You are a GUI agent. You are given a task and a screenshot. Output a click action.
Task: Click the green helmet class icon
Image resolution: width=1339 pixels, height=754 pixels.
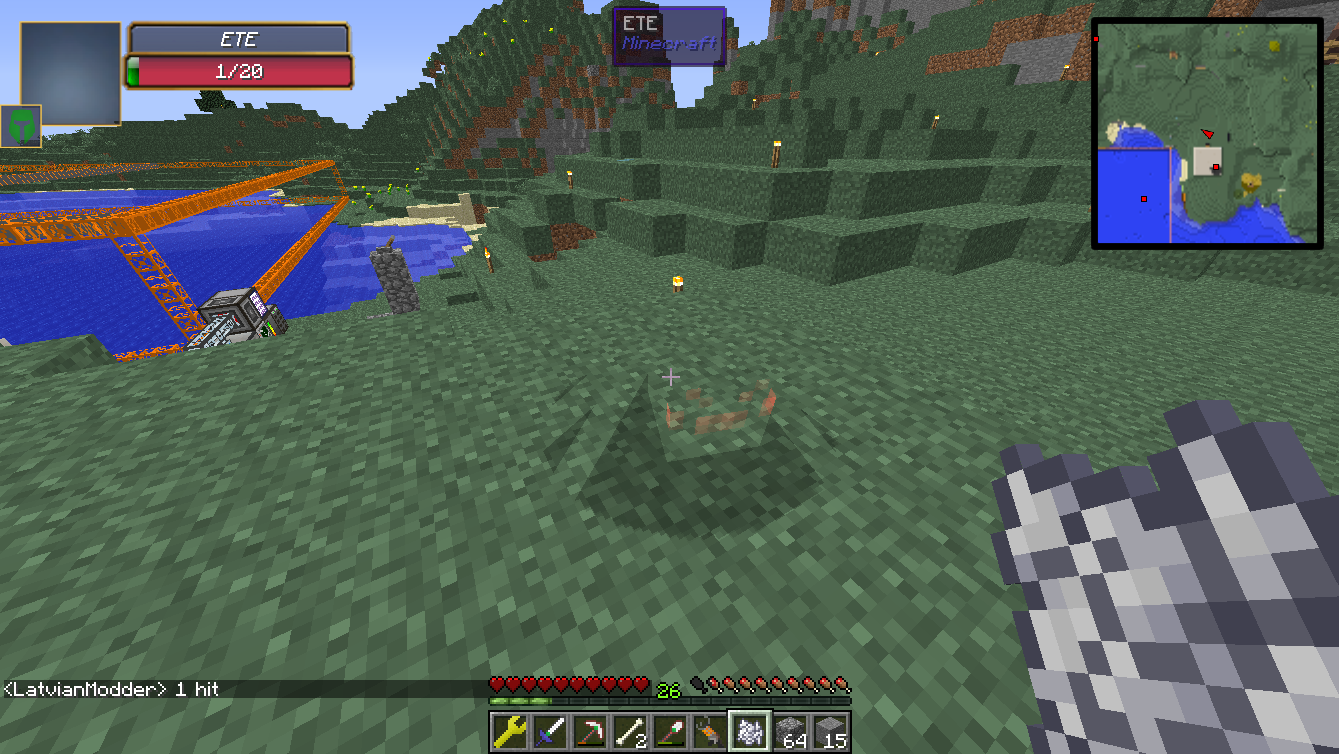pos(20,126)
